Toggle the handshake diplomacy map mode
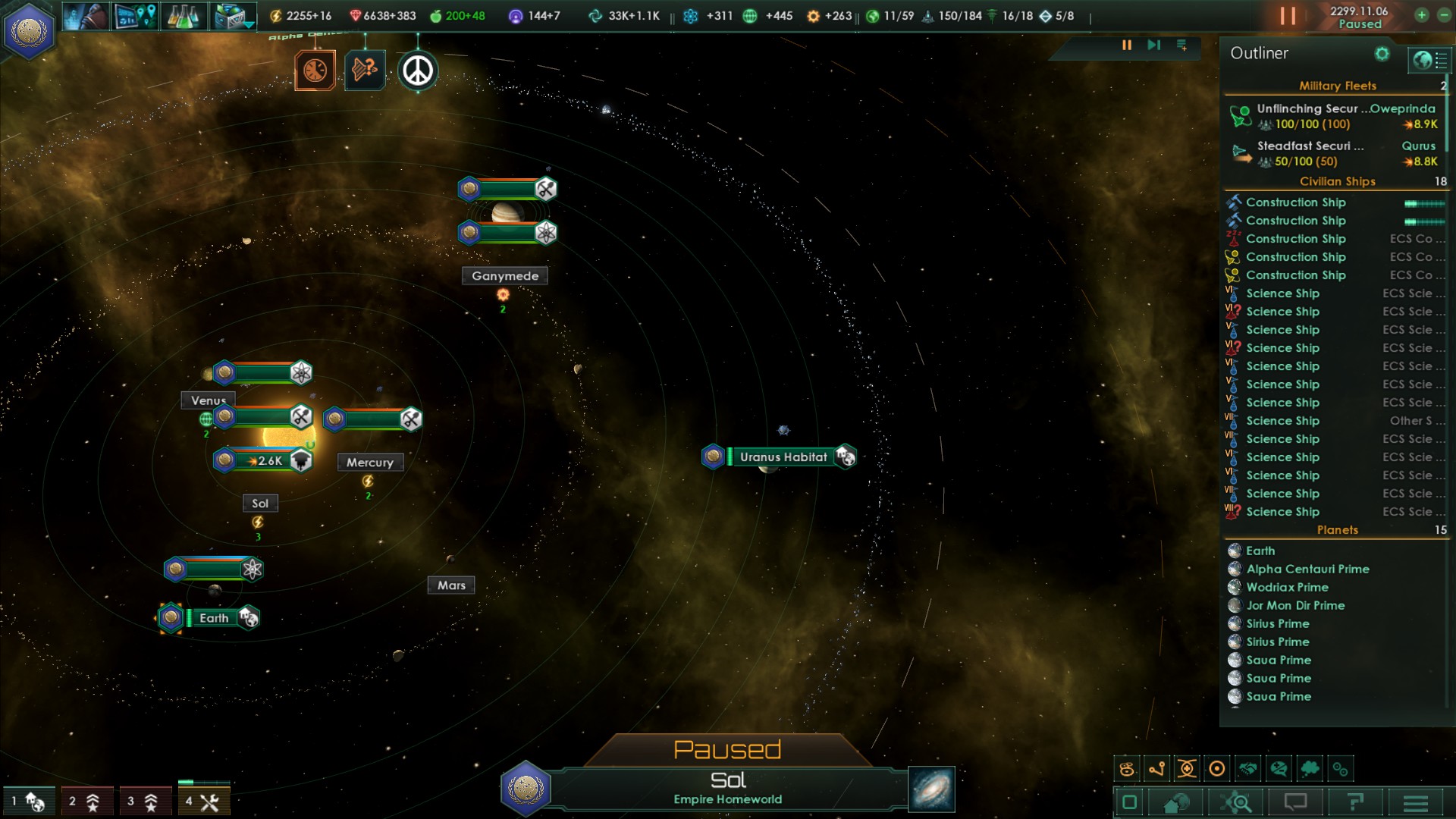This screenshot has width=1456, height=819. [x=1247, y=769]
